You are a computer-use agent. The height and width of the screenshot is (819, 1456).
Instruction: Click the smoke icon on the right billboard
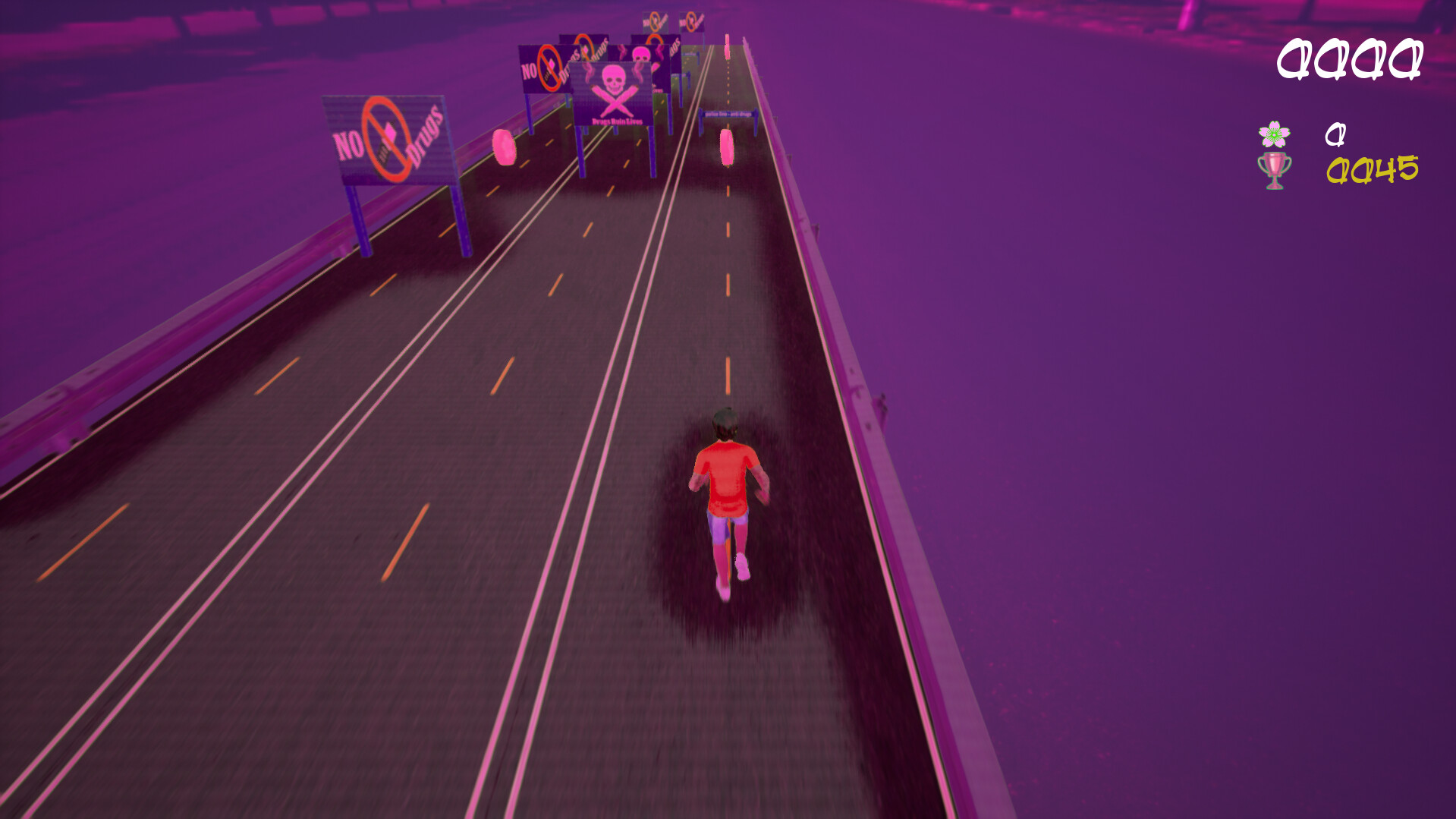click(659, 53)
